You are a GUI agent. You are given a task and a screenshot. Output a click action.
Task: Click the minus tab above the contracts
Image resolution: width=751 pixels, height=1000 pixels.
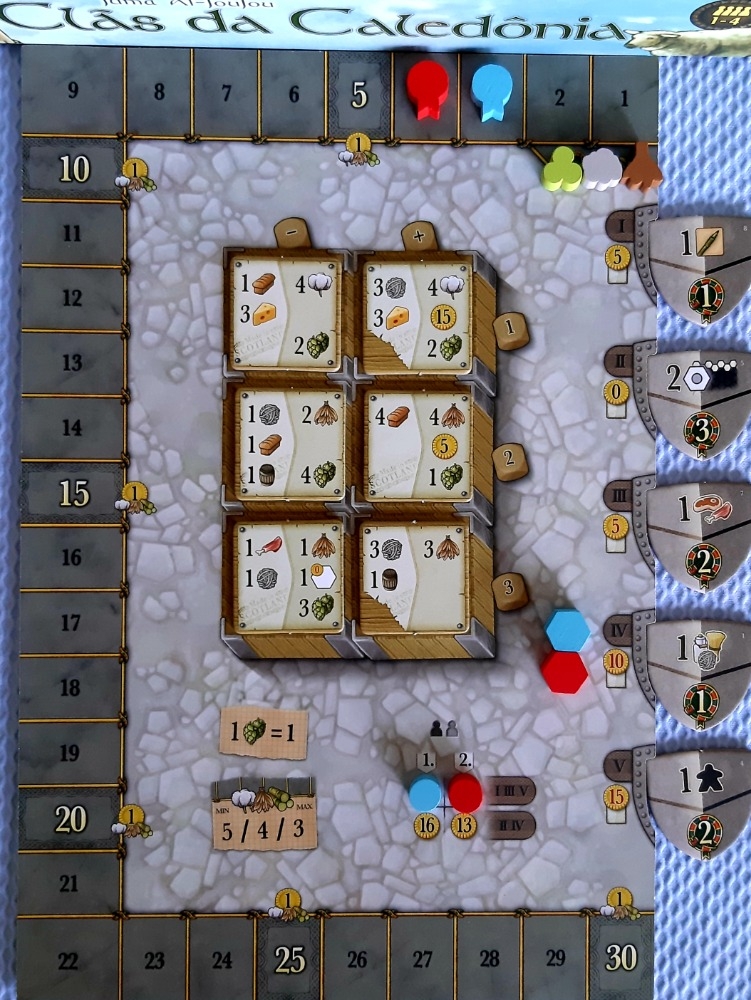coord(290,232)
